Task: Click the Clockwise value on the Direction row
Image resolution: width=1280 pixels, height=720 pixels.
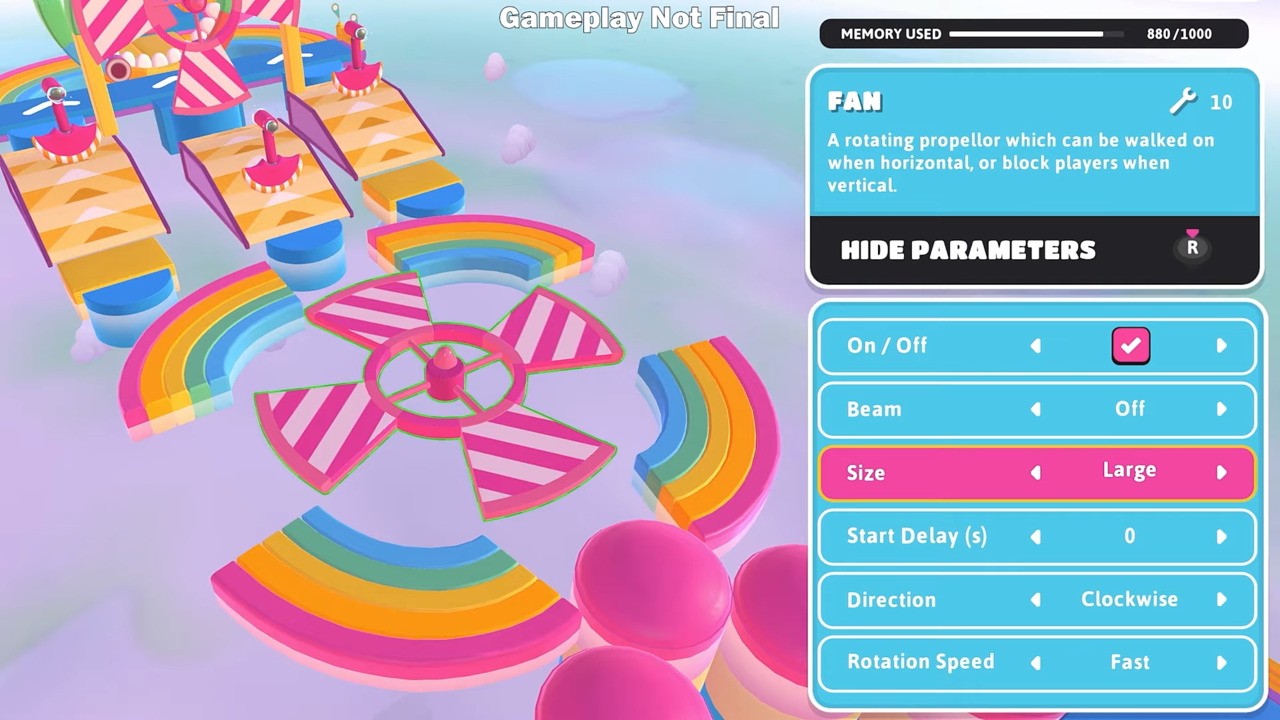Action: point(1129,599)
